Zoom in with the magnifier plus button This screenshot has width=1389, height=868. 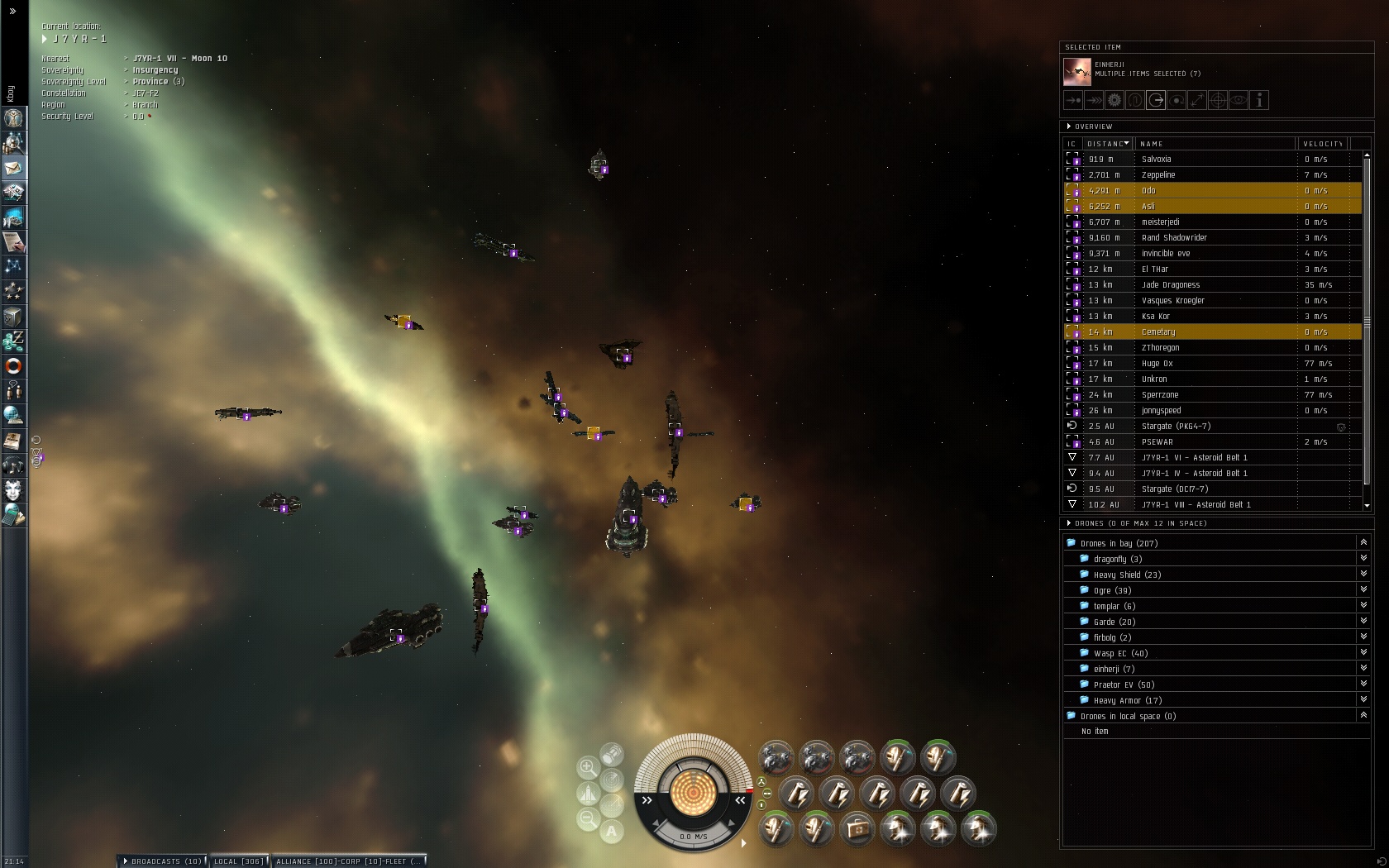588,768
